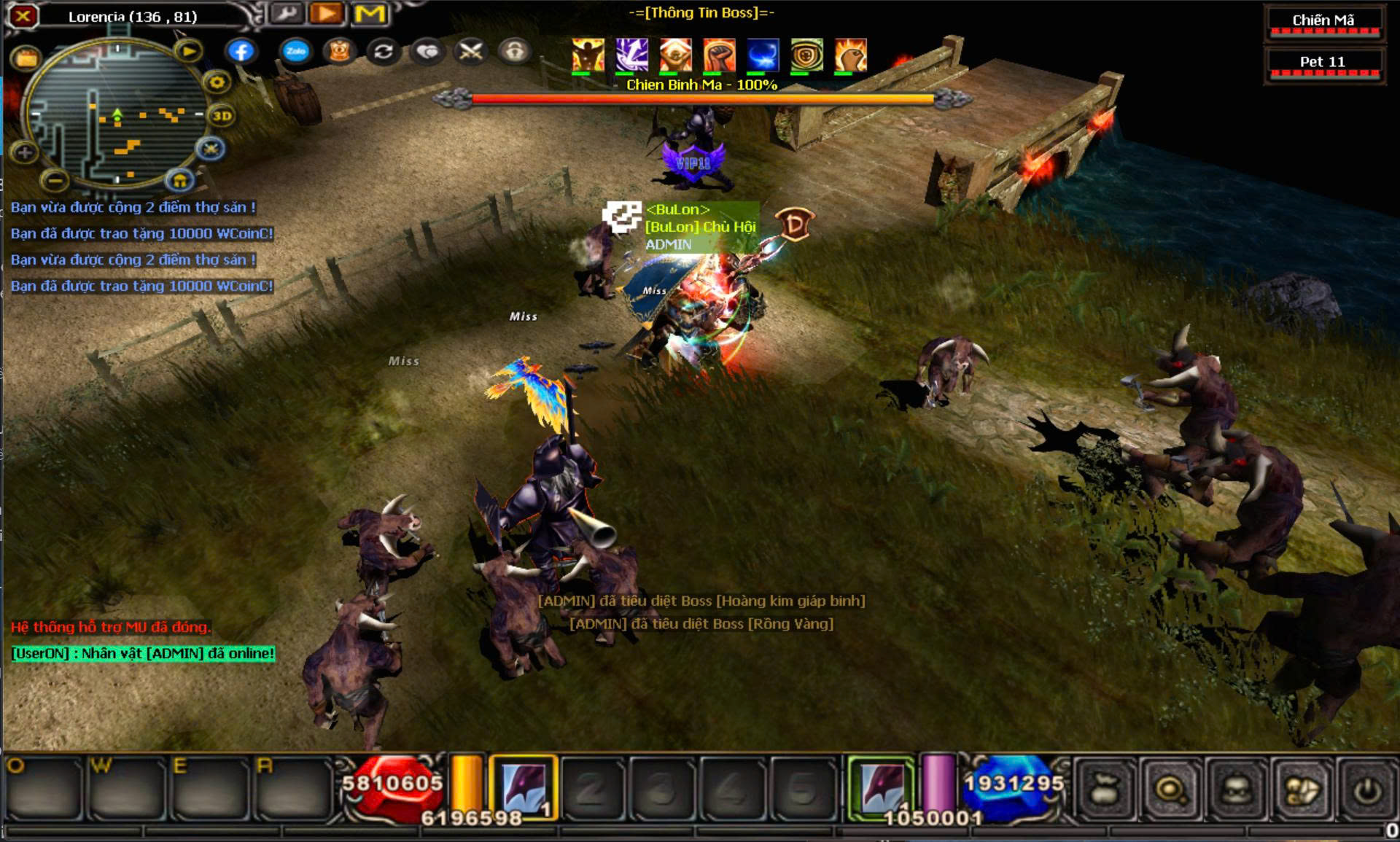Close the map panel with the red X
The height and width of the screenshot is (842, 1400).
pos(23,15)
